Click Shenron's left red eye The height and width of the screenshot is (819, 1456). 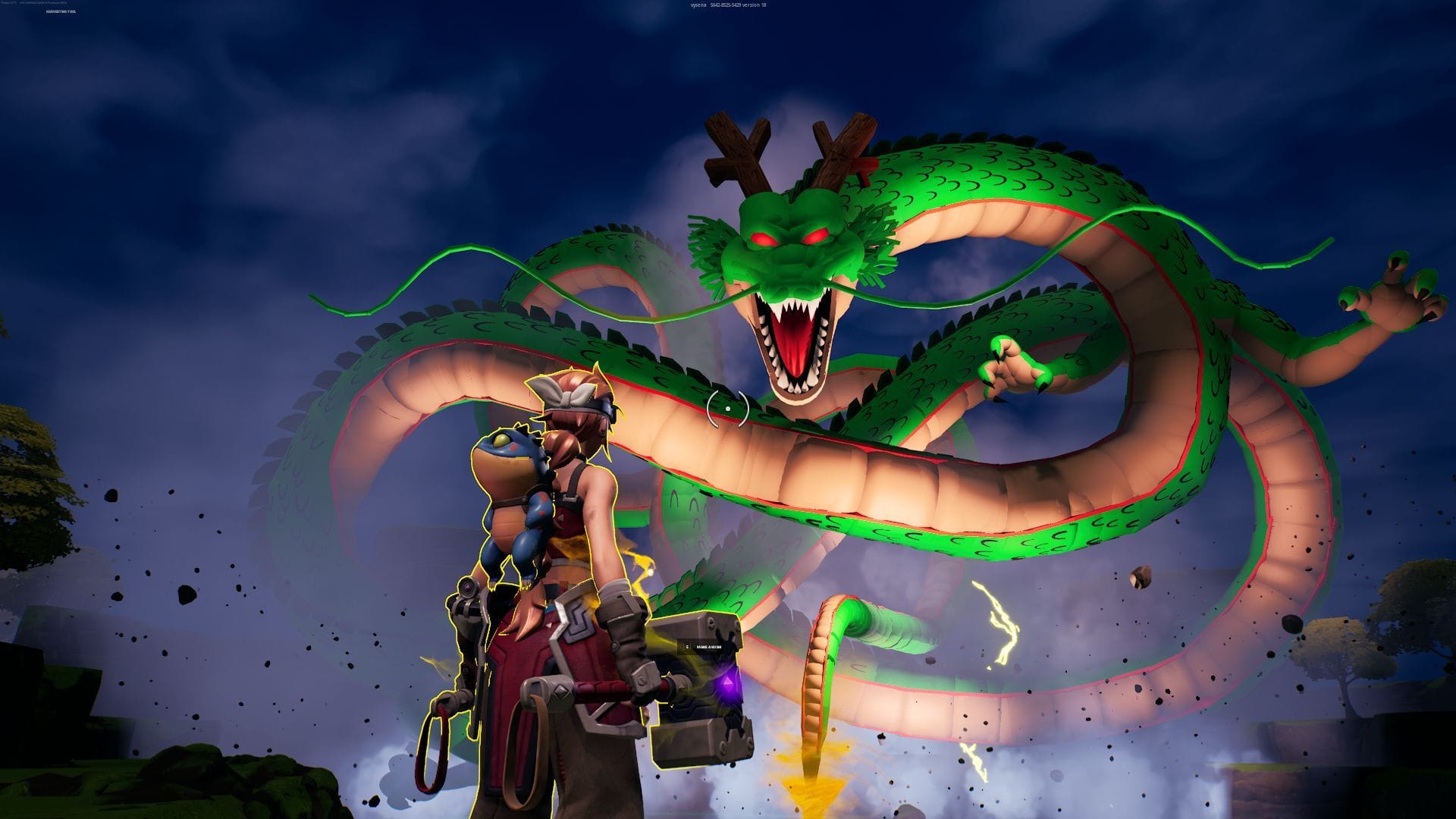[762, 237]
